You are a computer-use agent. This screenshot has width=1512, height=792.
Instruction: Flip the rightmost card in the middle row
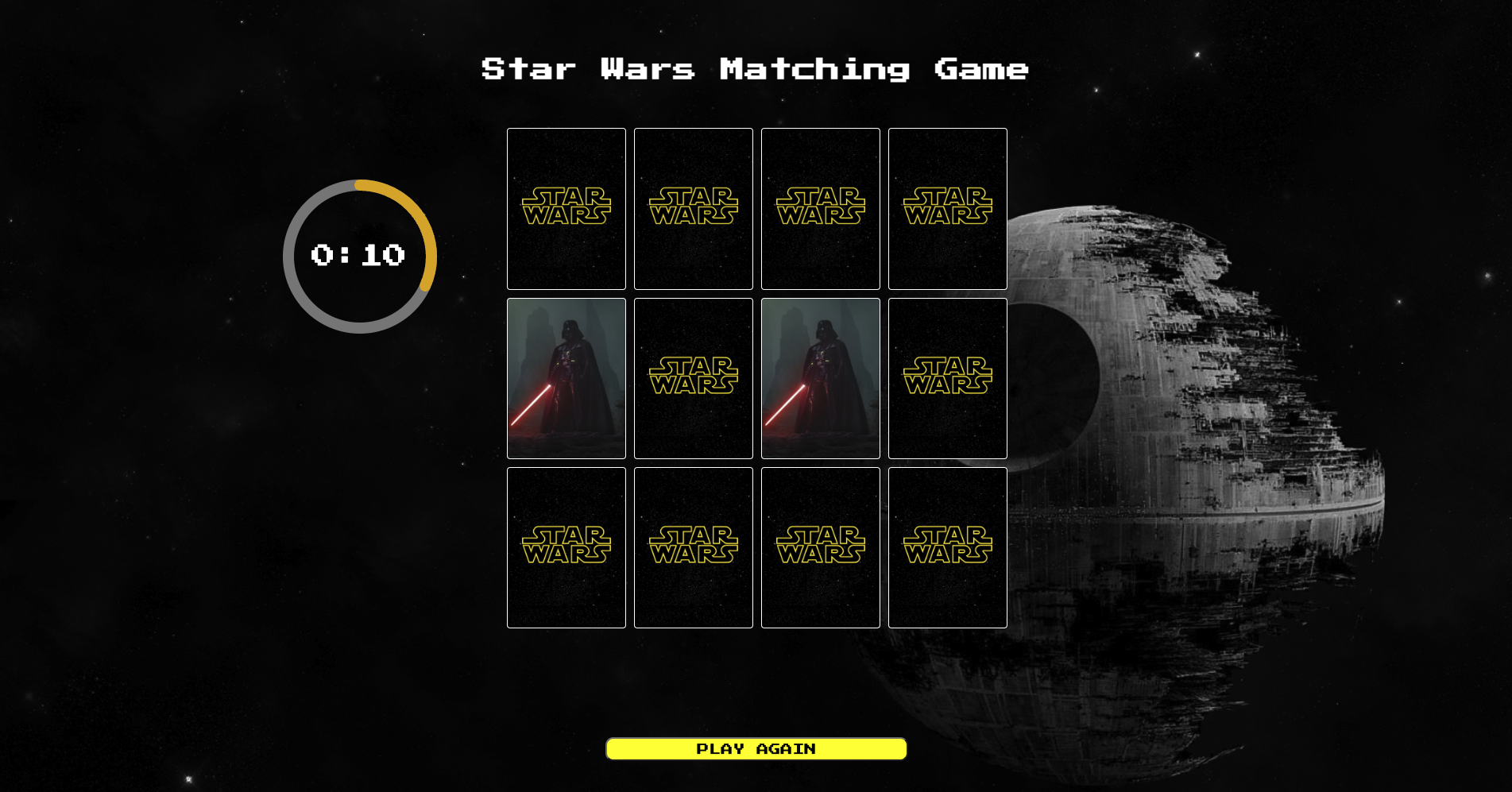[x=947, y=377]
